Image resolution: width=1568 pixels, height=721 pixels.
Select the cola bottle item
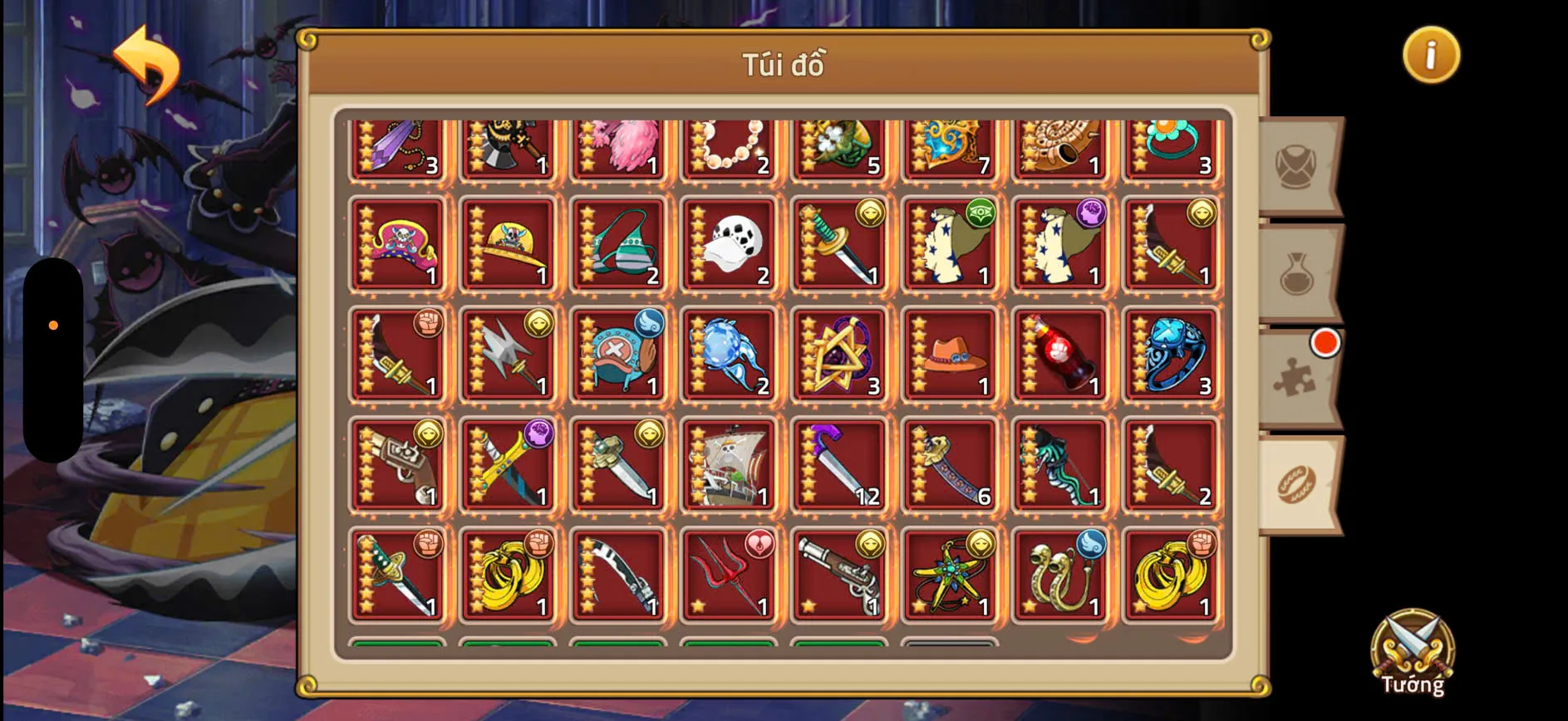point(1059,356)
